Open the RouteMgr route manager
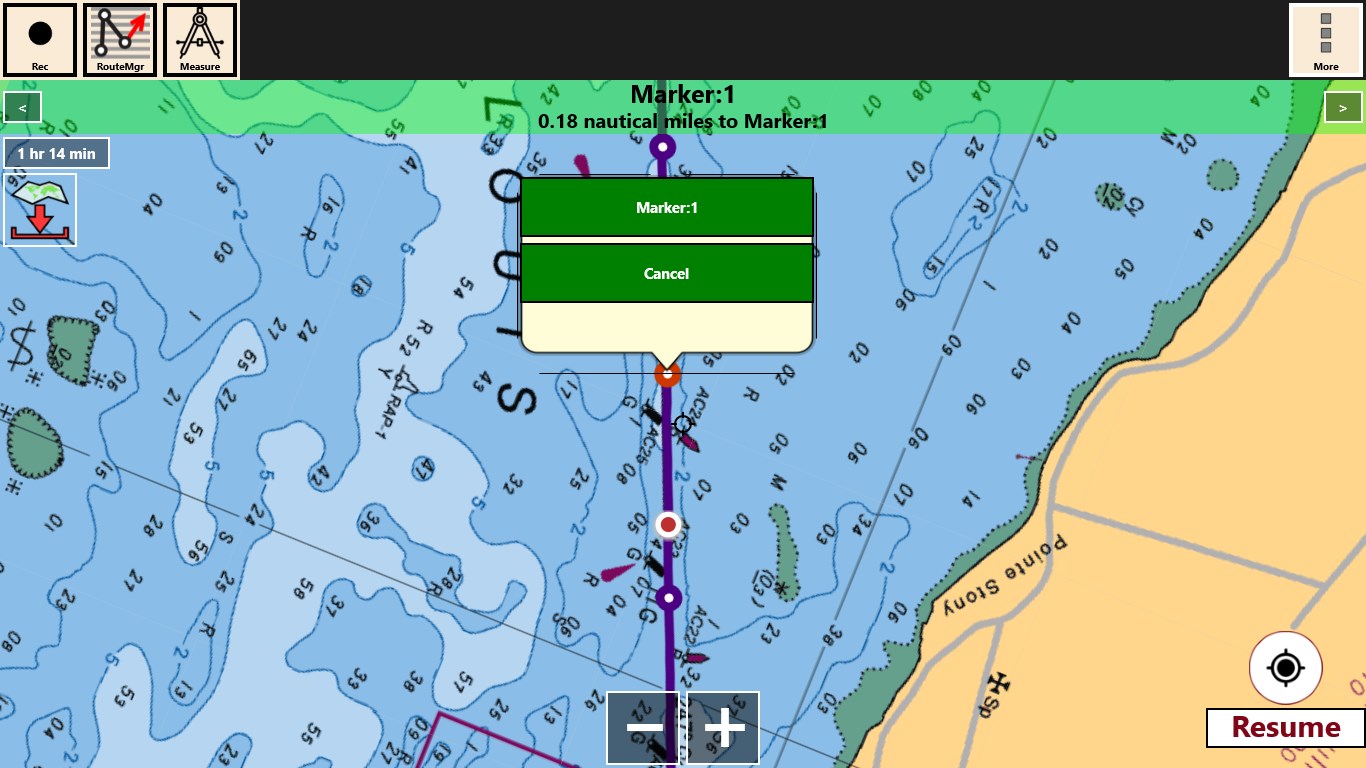This screenshot has width=1366, height=768. tap(119, 40)
